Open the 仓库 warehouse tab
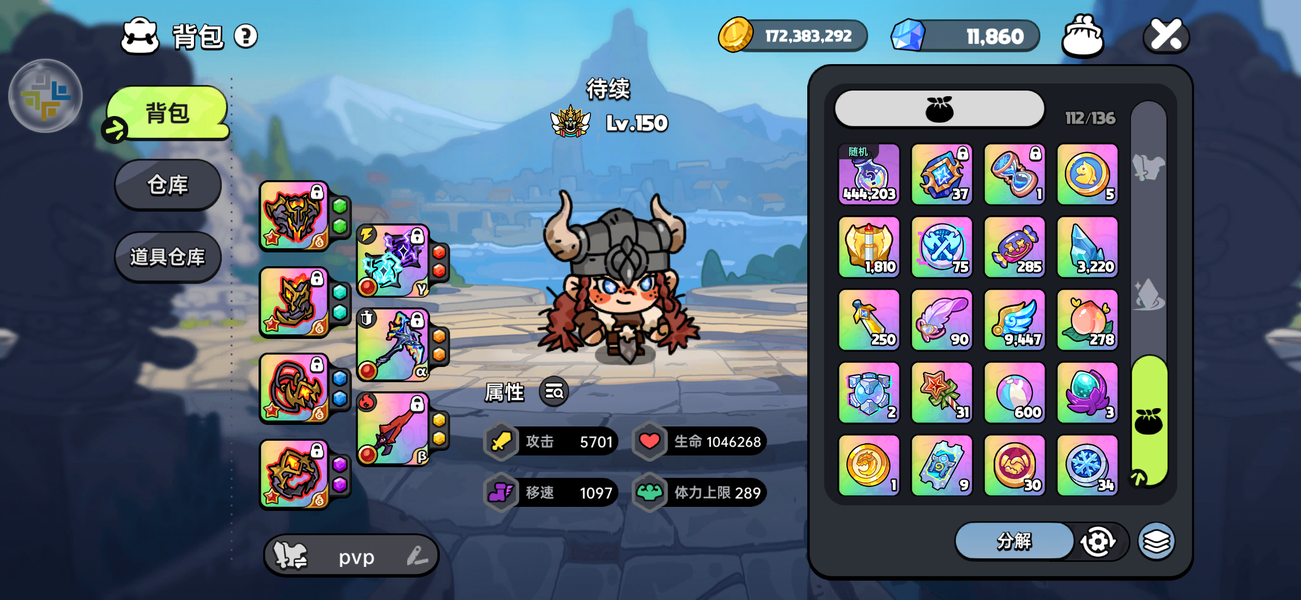 coord(168,185)
